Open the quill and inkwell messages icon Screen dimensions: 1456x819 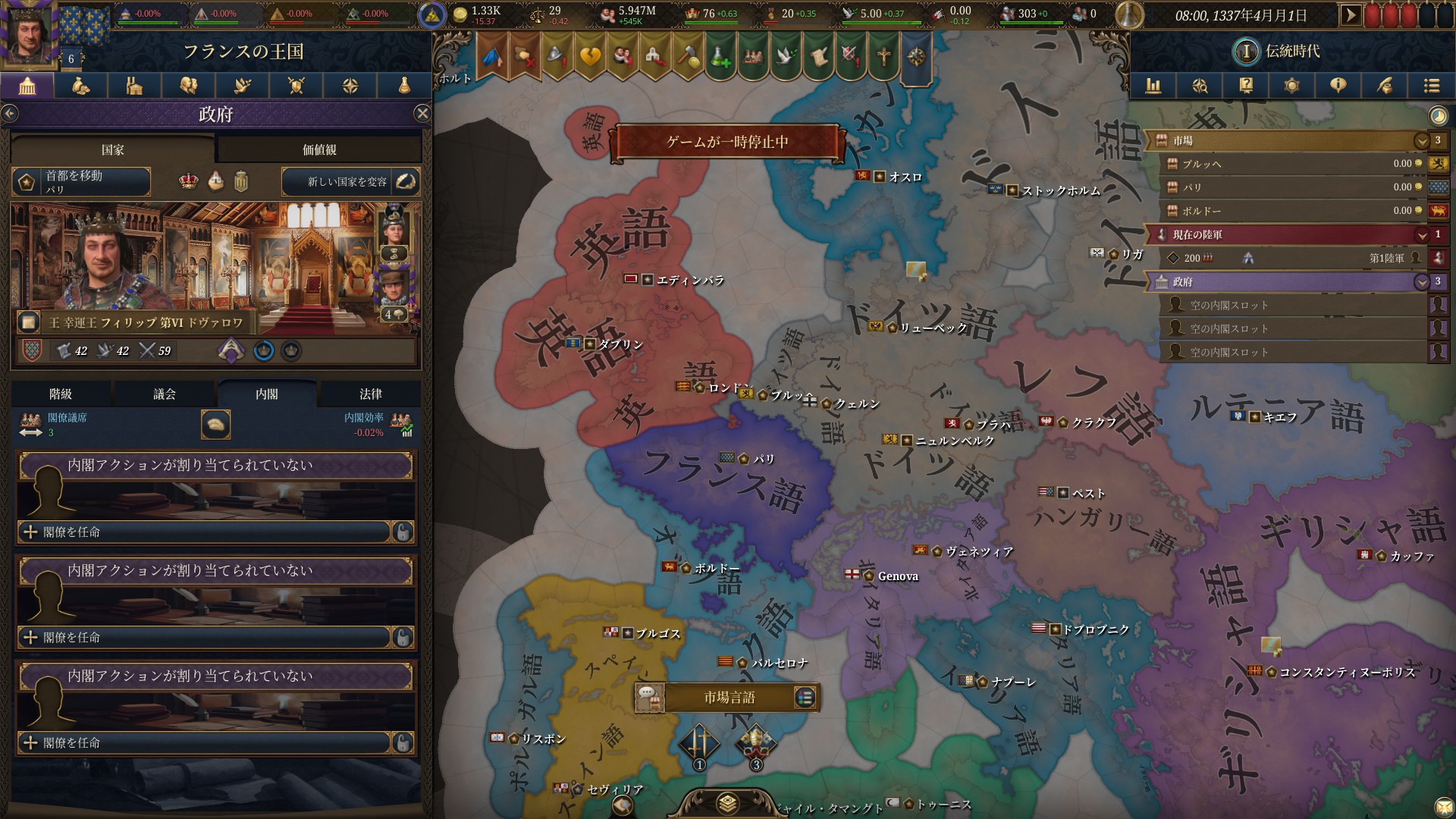(1384, 86)
